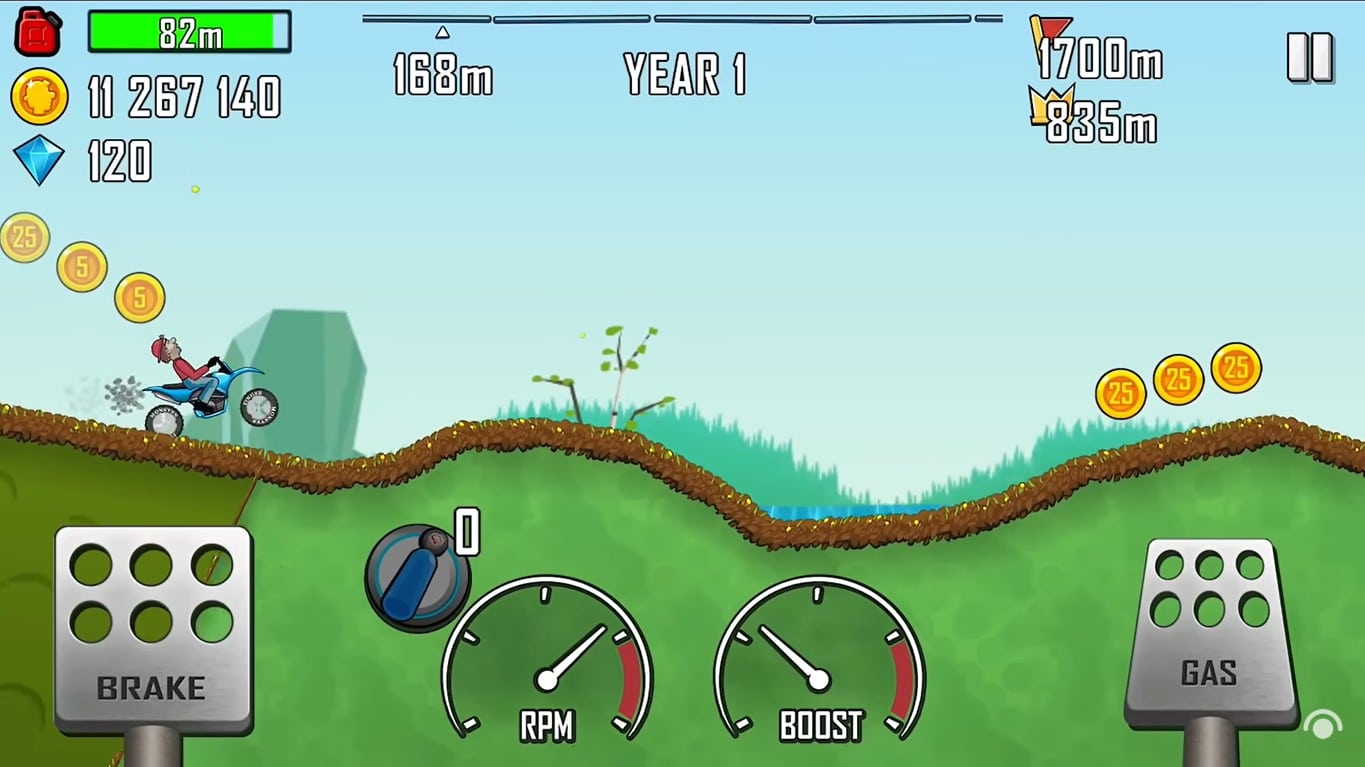
Task: Activate the blue boost canister button
Action: [x=417, y=577]
